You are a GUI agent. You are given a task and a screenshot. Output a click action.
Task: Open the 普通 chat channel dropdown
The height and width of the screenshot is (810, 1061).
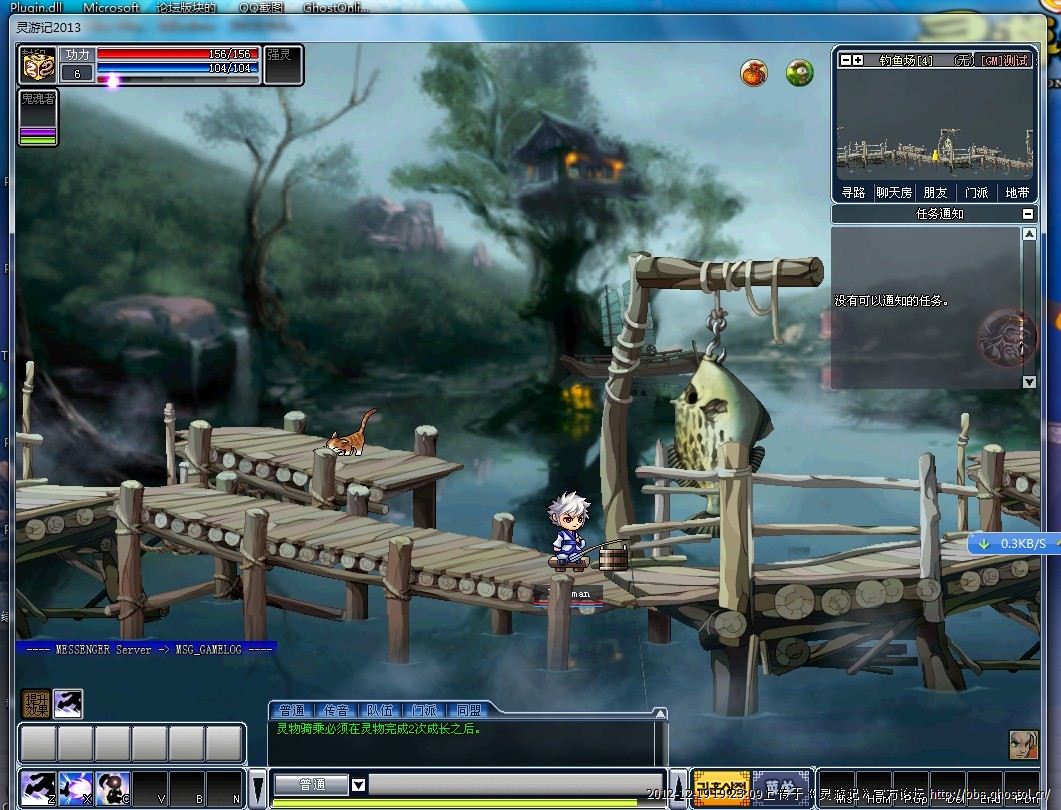pyautogui.click(x=359, y=785)
